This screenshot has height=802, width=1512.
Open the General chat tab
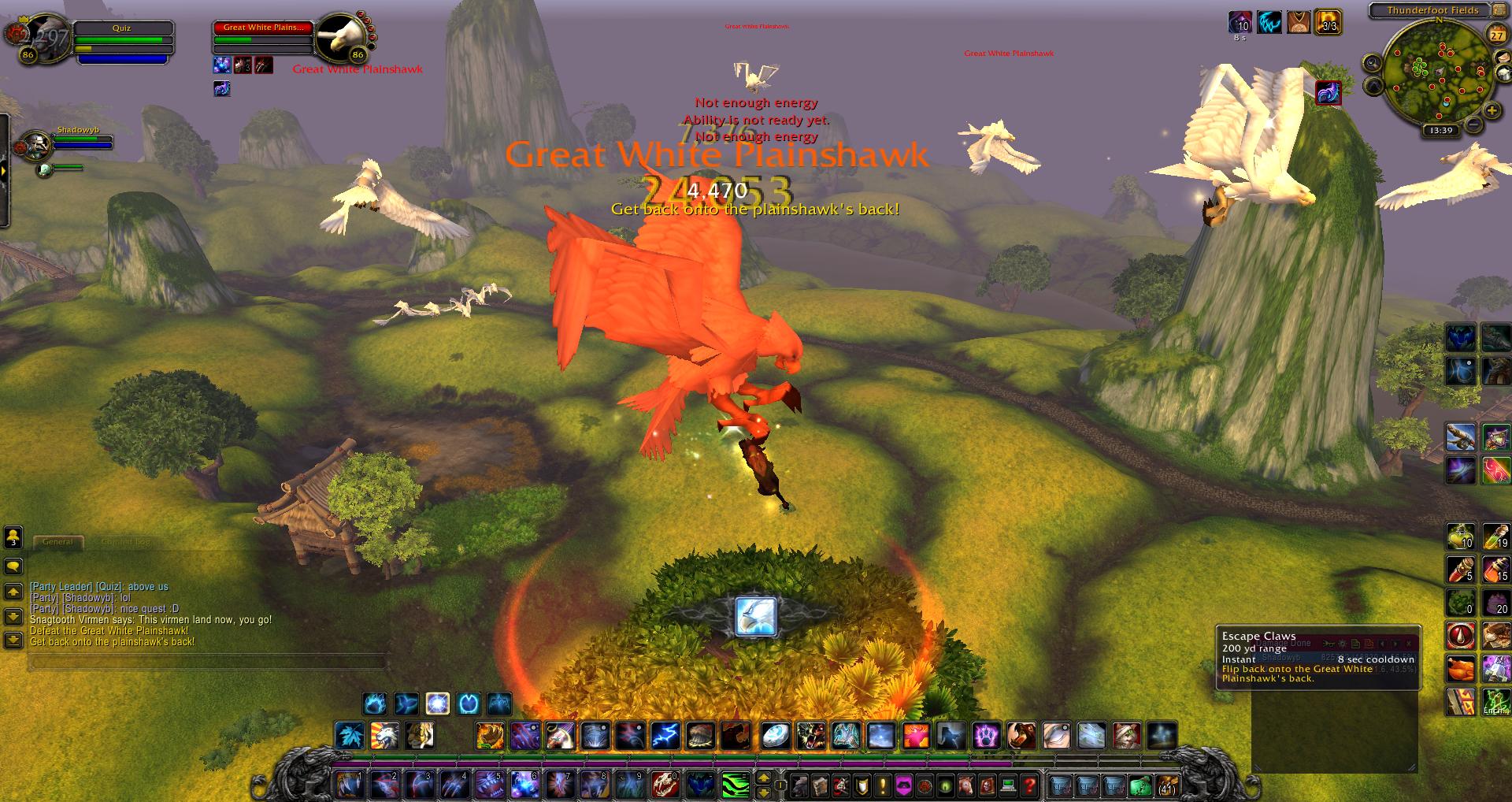tap(57, 542)
